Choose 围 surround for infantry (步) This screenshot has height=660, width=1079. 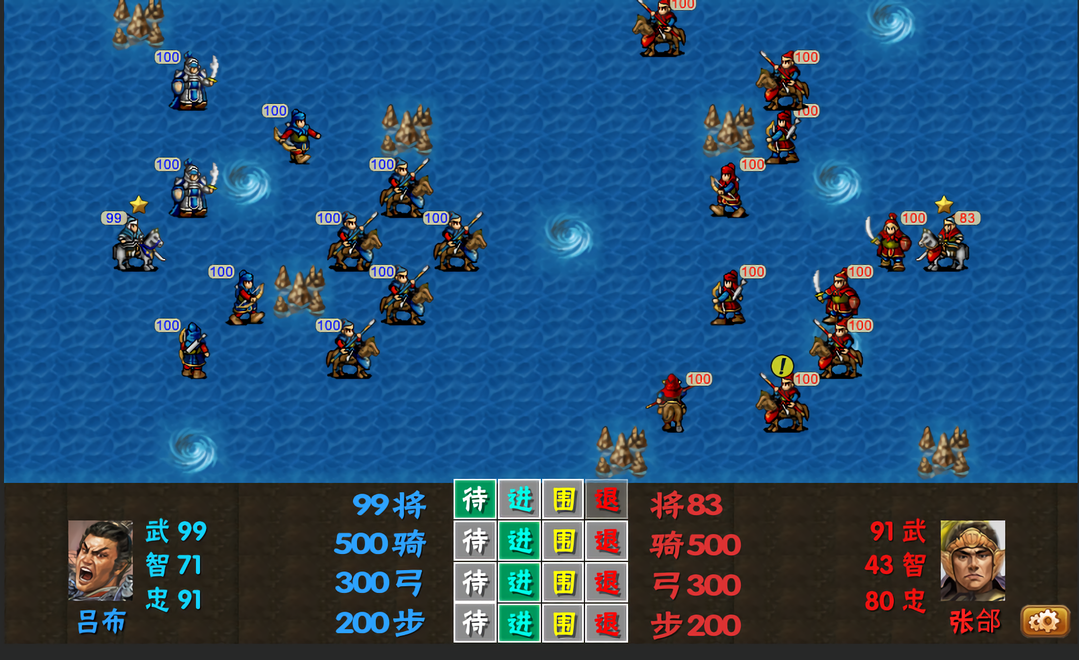coord(563,623)
